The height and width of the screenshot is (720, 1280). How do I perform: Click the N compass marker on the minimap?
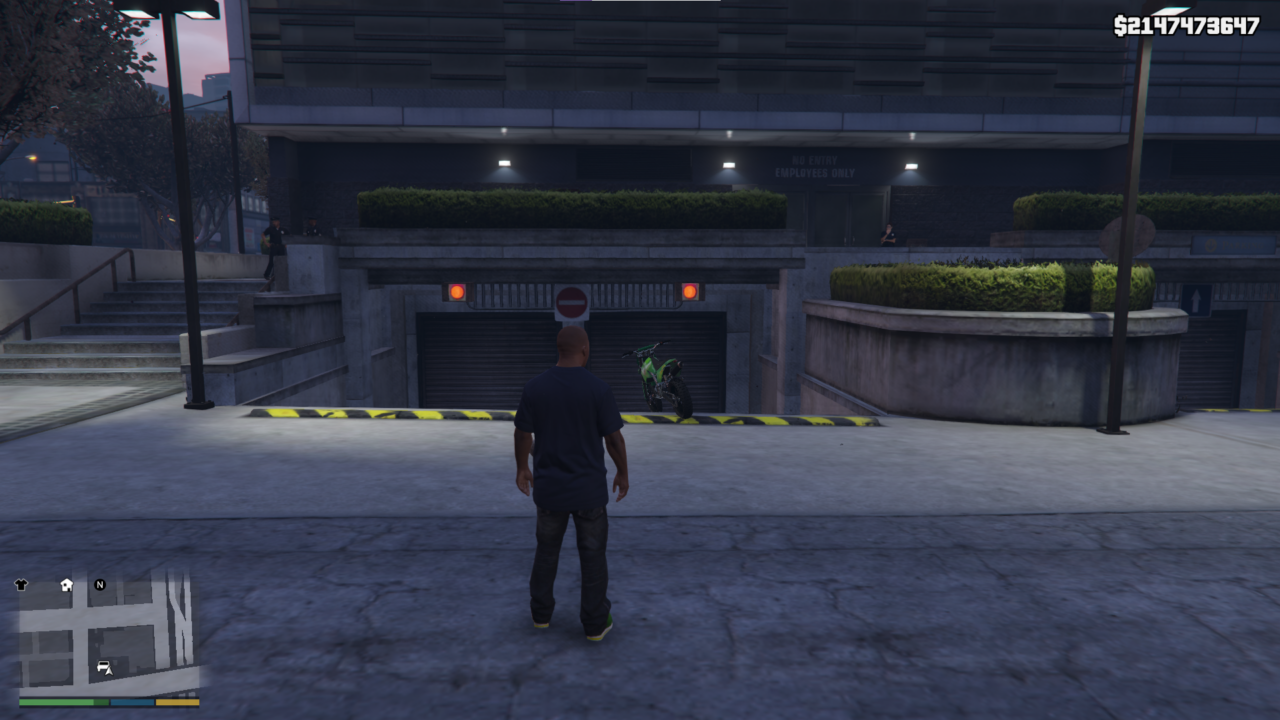pos(100,585)
